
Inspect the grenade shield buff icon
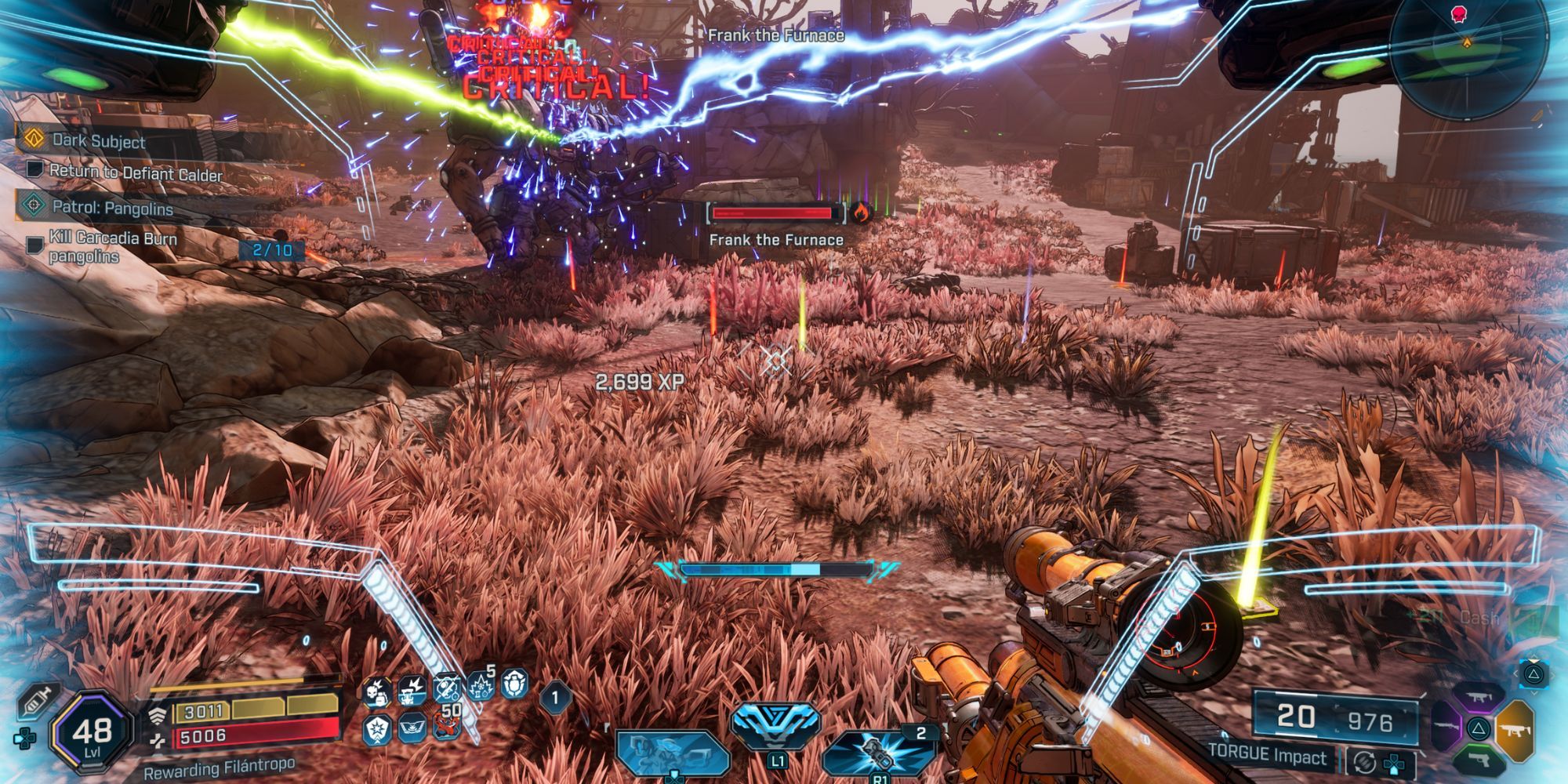click(x=514, y=684)
